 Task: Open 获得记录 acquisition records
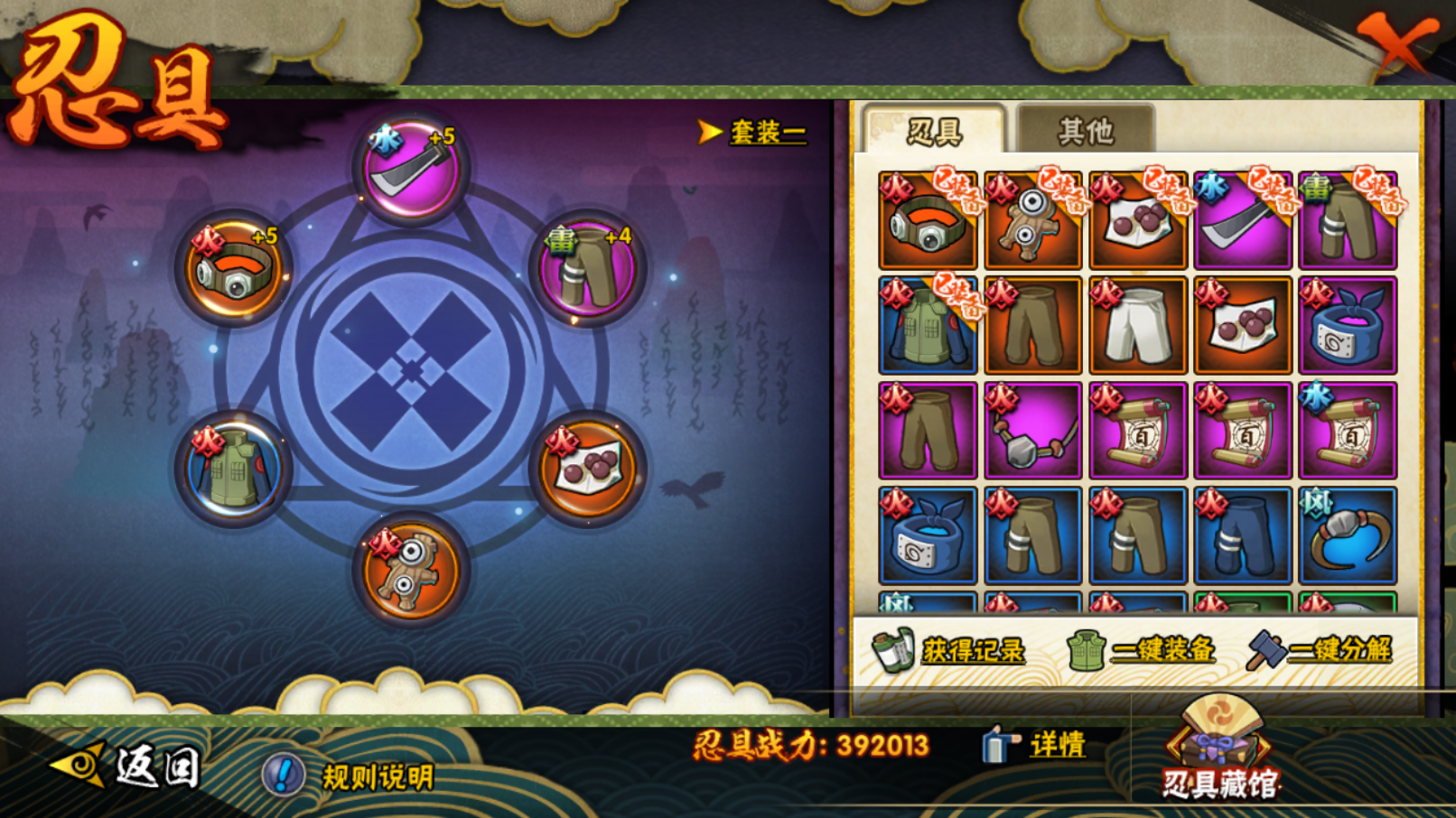(950, 650)
